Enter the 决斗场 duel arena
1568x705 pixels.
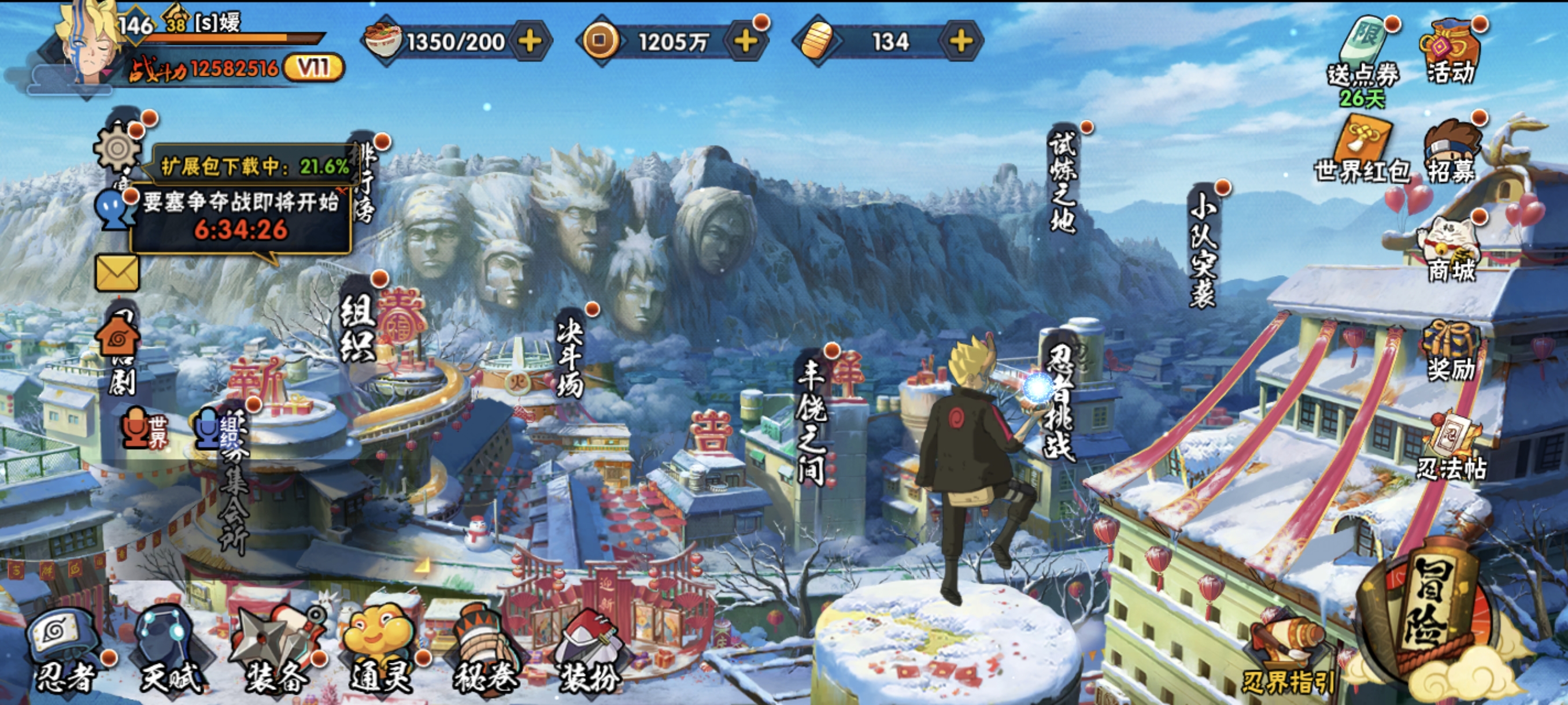(x=570, y=359)
